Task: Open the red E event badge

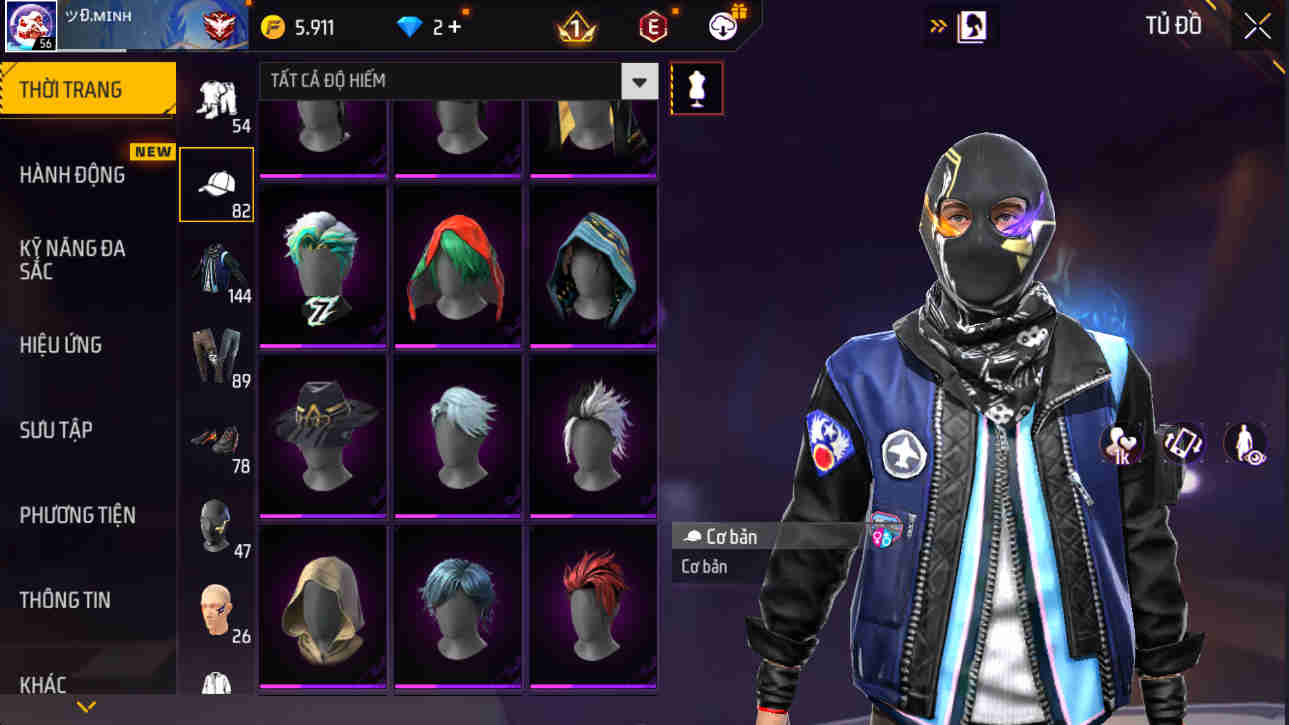Action: 651,27
